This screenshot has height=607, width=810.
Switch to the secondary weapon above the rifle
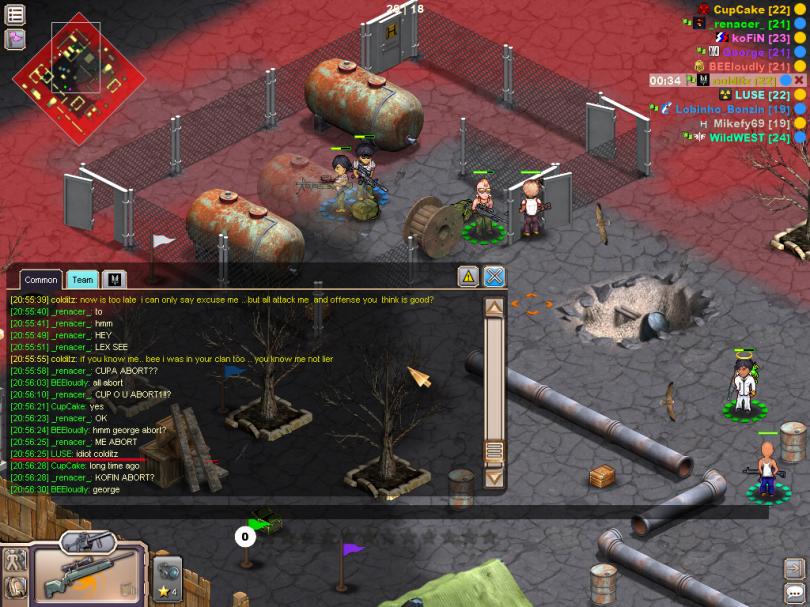87,543
